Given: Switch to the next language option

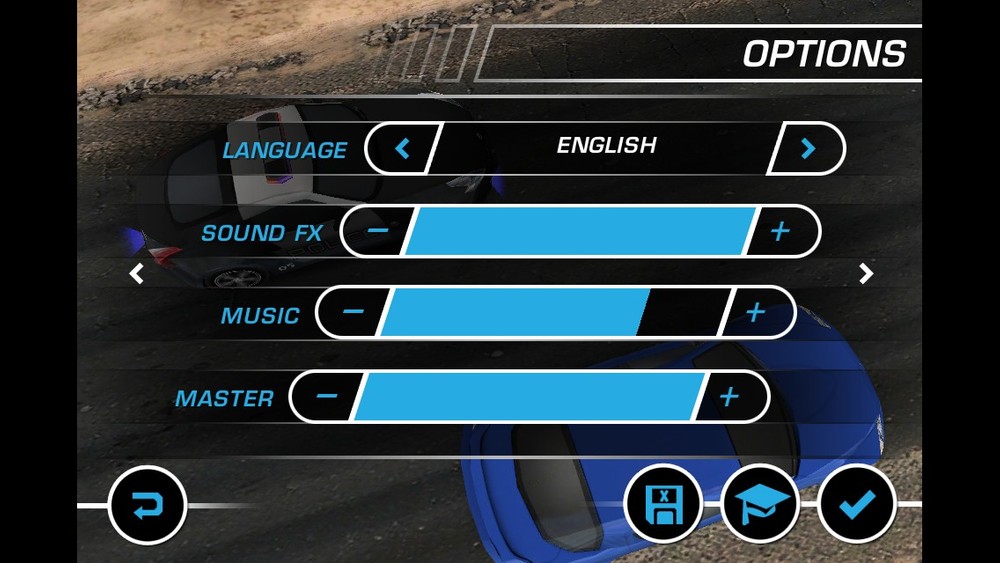Looking at the screenshot, I should tap(808, 149).
